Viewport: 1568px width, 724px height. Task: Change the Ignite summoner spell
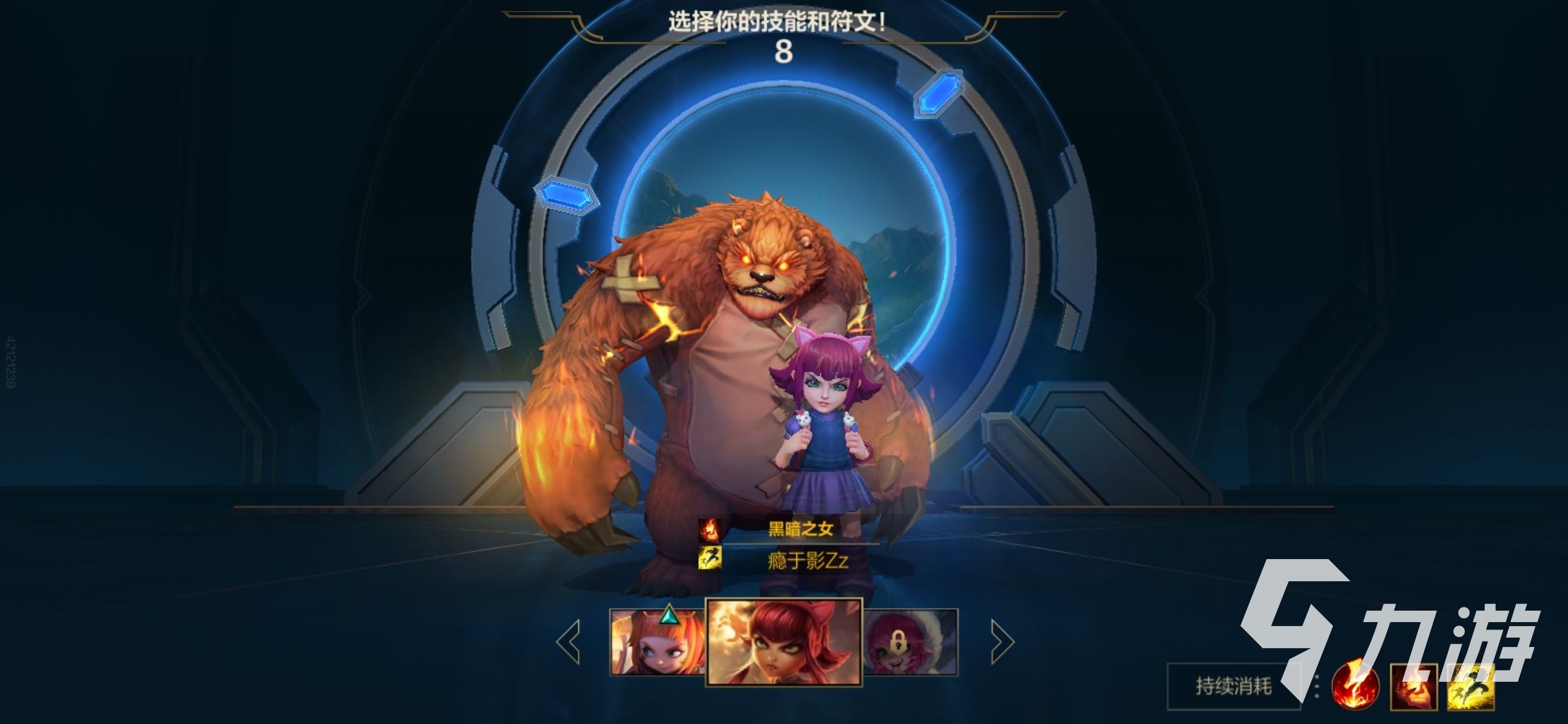pos(1414,686)
